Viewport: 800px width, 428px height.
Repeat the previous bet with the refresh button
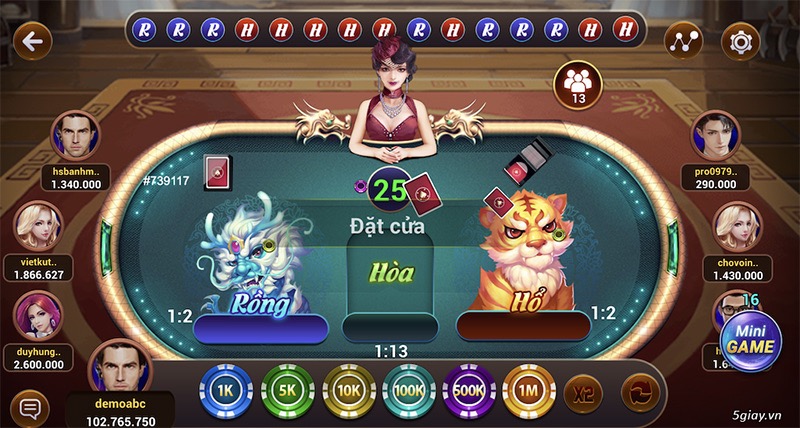pyautogui.click(x=639, y=391)
